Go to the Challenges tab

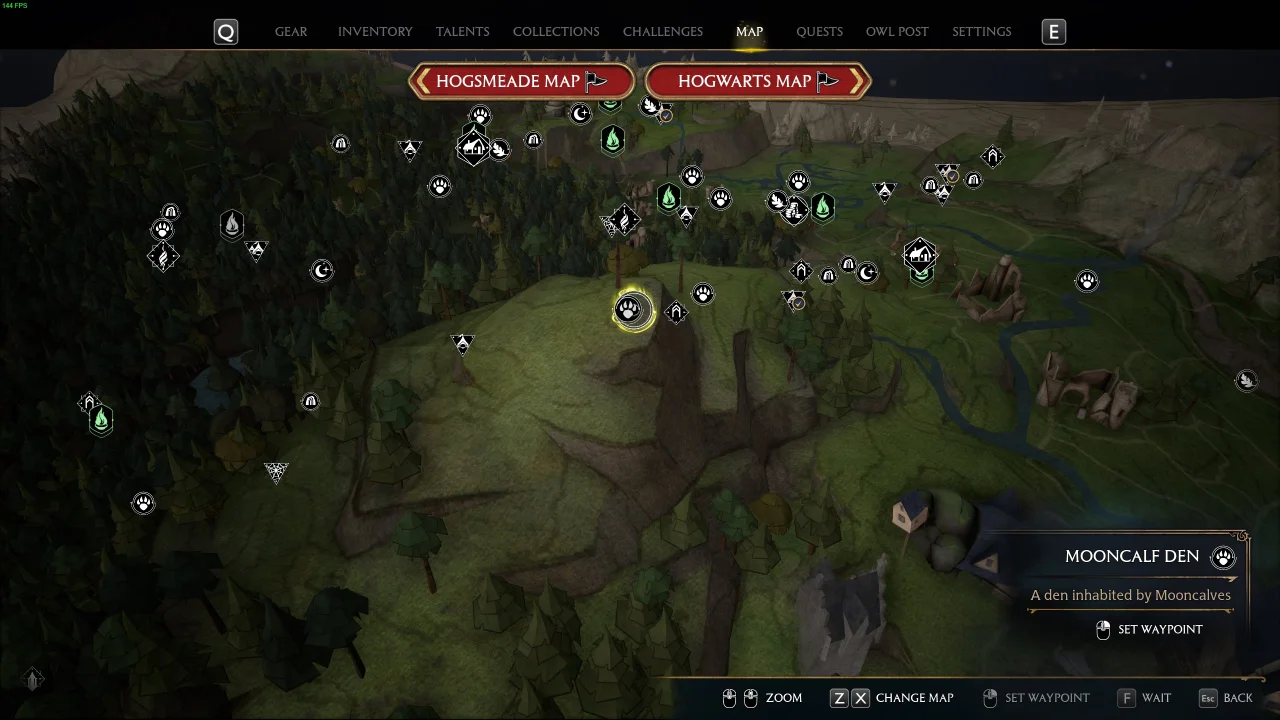pyautogui.click(x=662, y=32)
